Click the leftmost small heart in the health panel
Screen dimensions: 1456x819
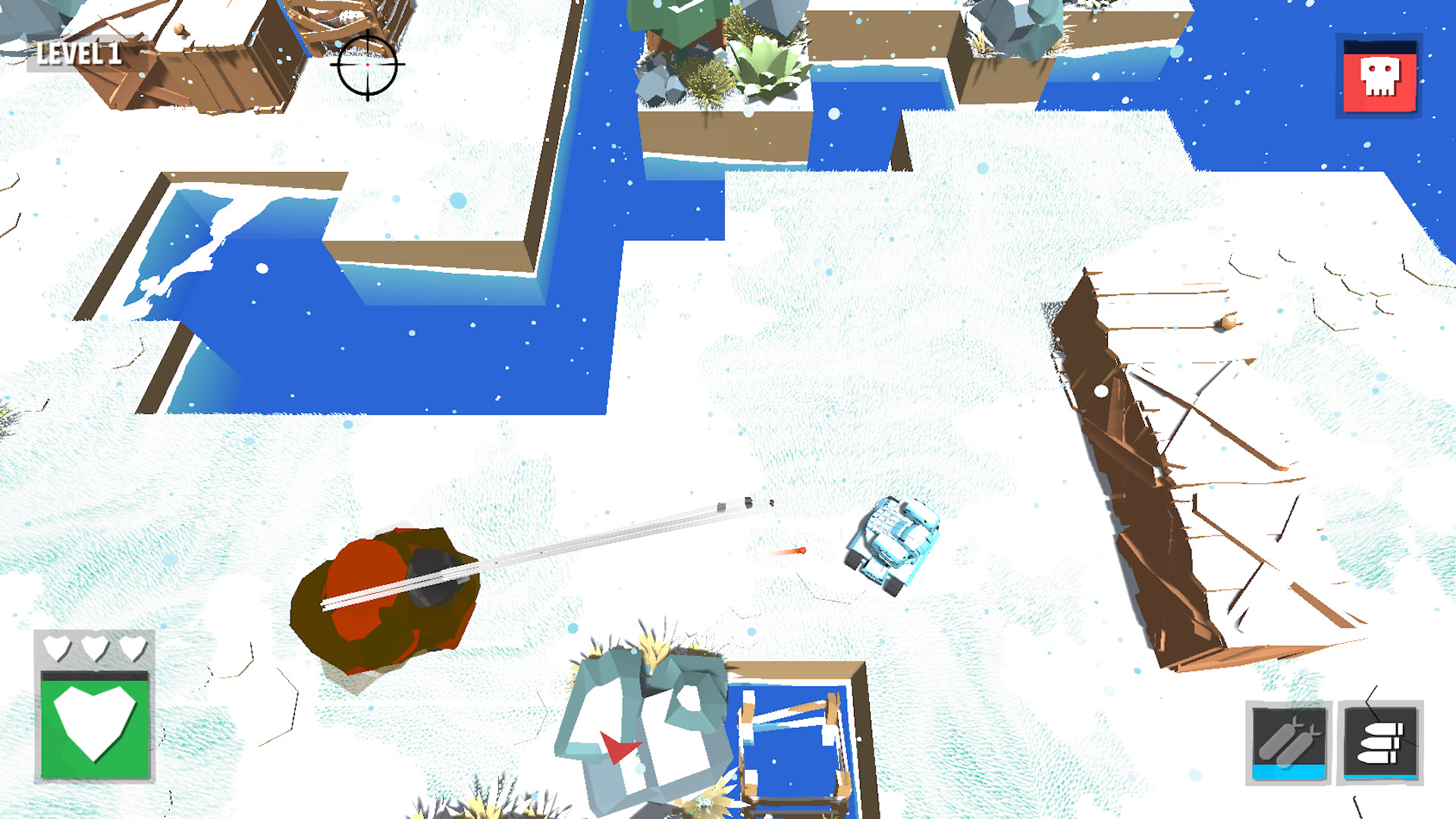click(57, 648)
